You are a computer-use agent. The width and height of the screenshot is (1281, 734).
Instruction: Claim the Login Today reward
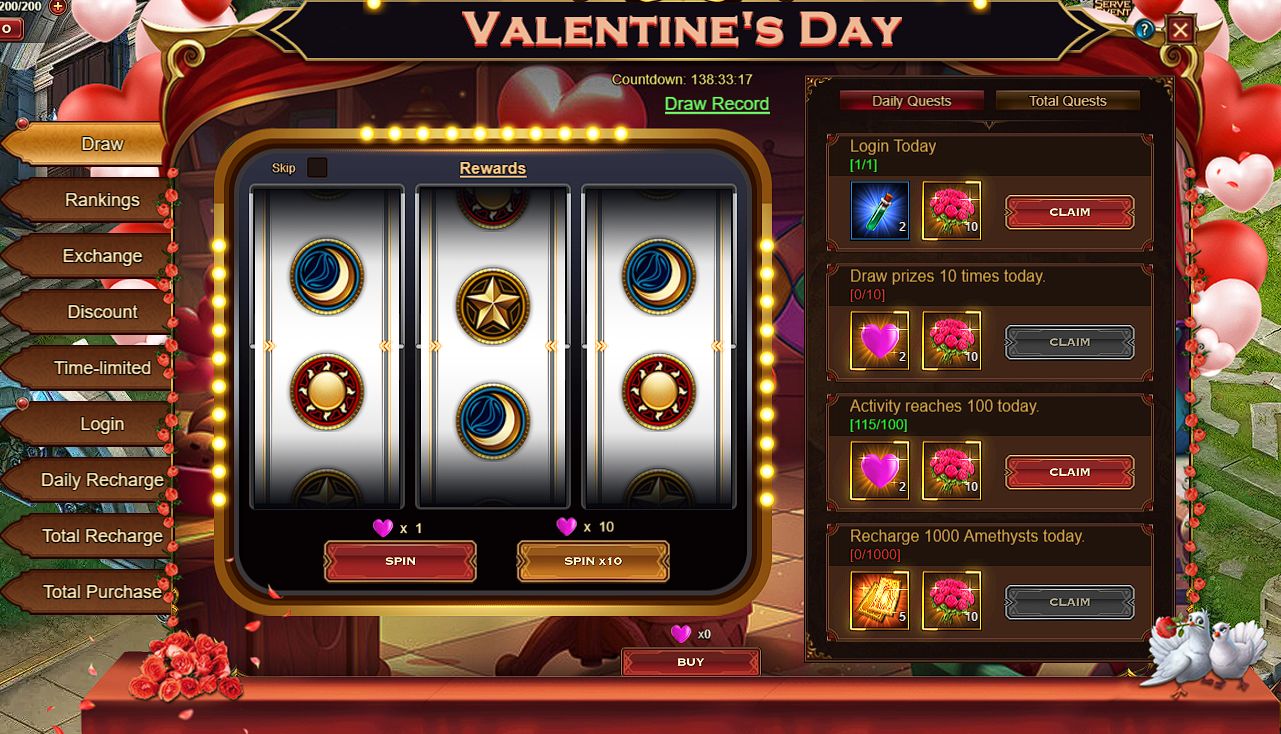pyautogui.click(x=1069, y=212)
